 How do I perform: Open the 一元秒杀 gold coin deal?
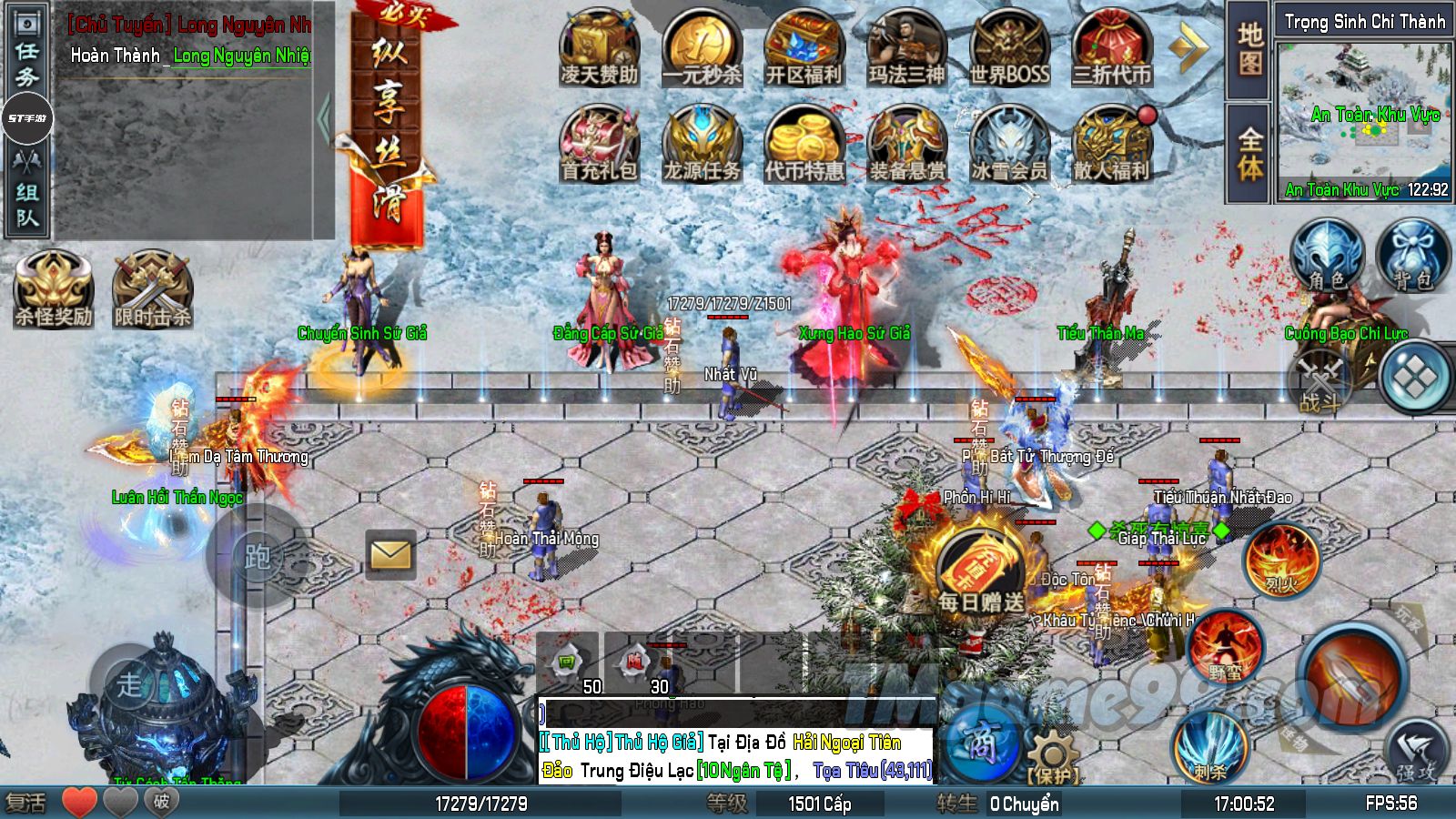702,49
